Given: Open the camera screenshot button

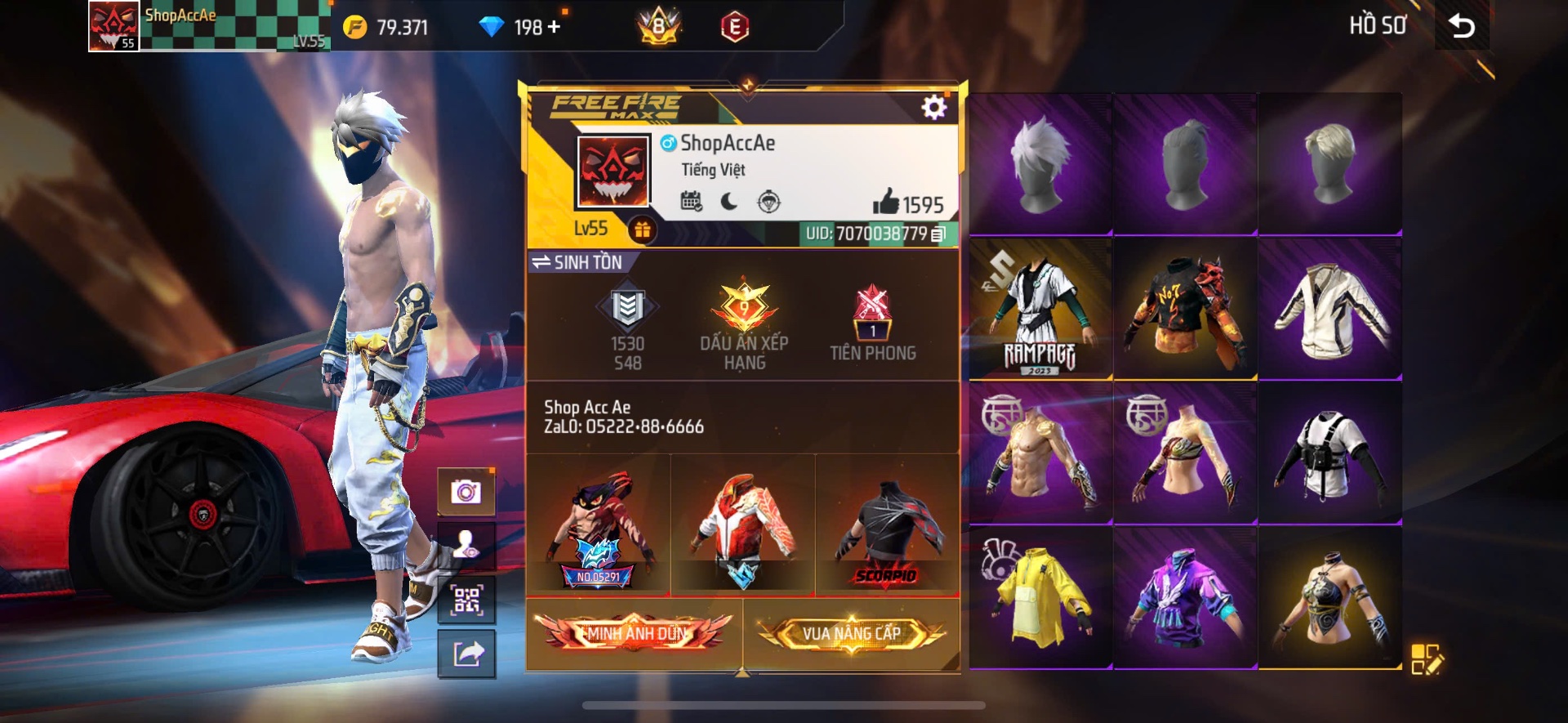Looking at the screenshot, I should pos(466,492).
